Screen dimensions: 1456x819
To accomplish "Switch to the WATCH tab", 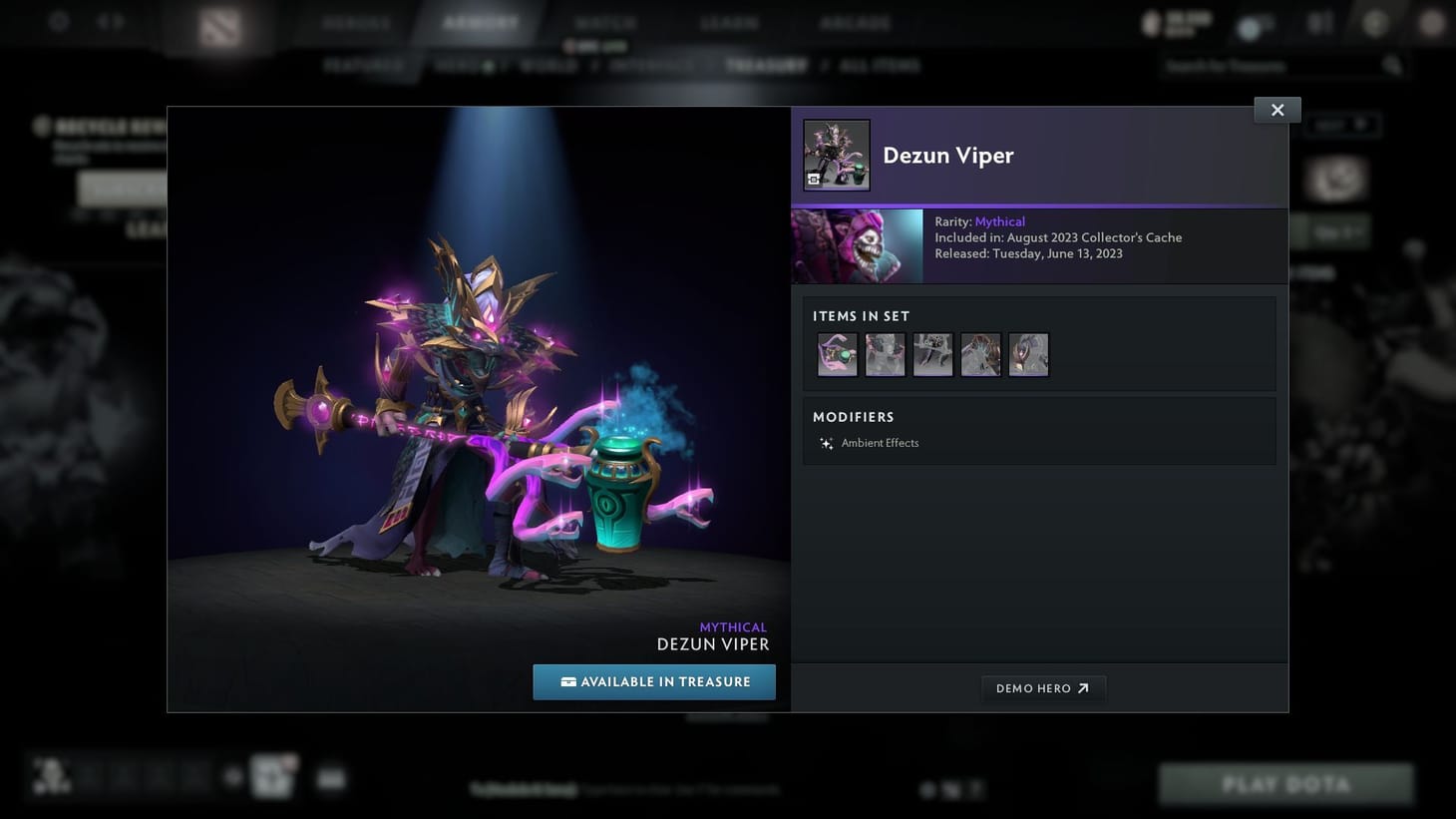I will (605, 21).
